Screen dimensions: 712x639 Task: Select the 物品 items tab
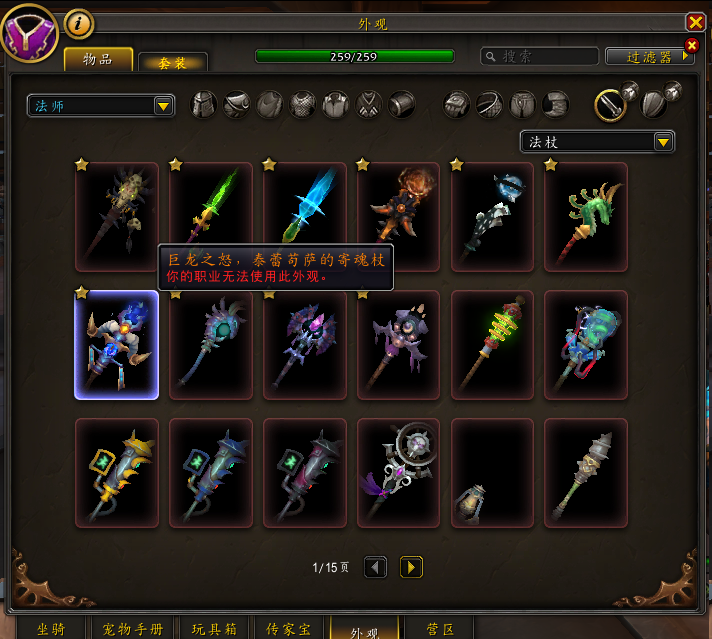[99, 59]
